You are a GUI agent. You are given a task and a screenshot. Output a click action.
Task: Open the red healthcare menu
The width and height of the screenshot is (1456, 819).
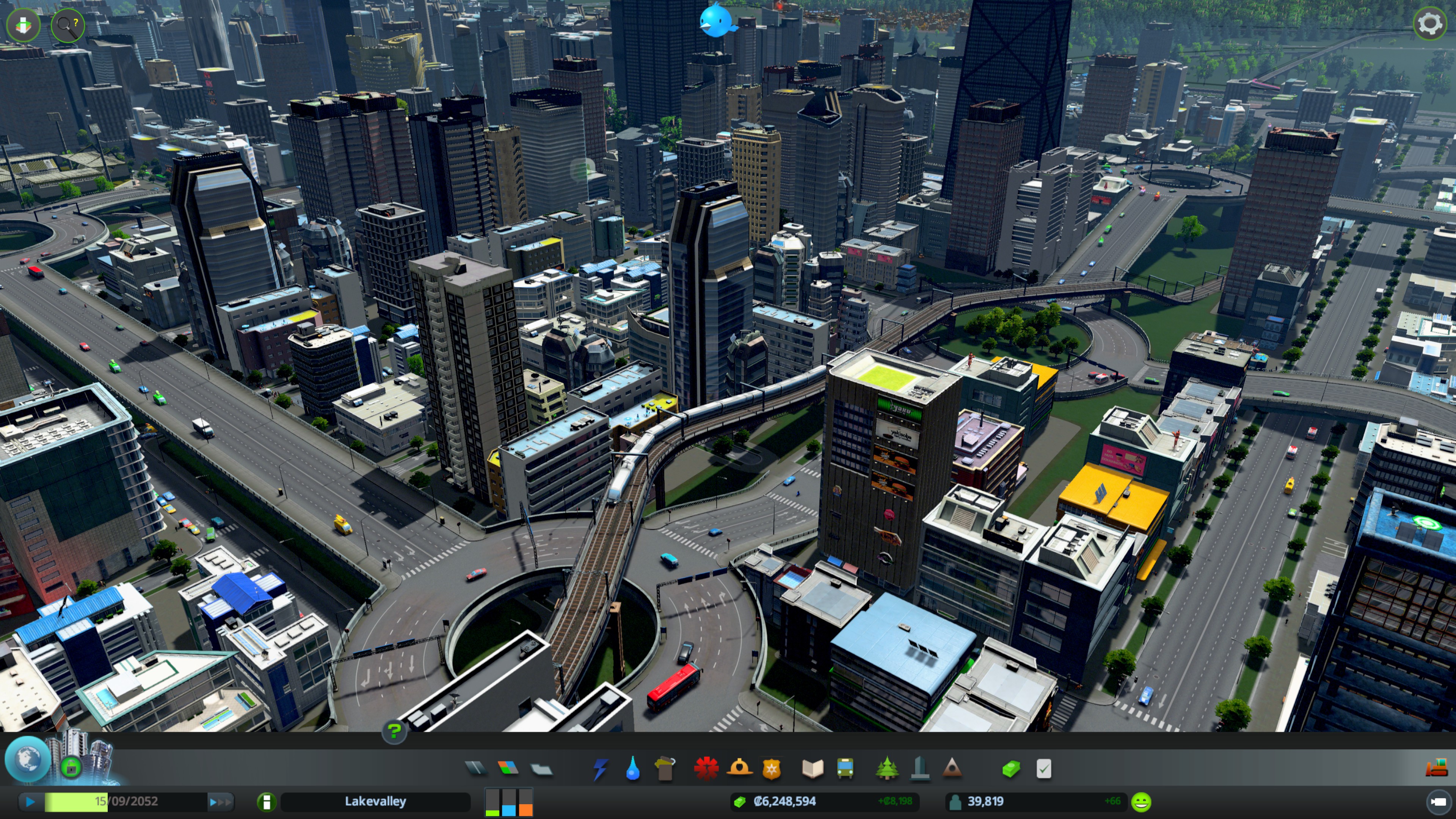click(x=706, y=768)
